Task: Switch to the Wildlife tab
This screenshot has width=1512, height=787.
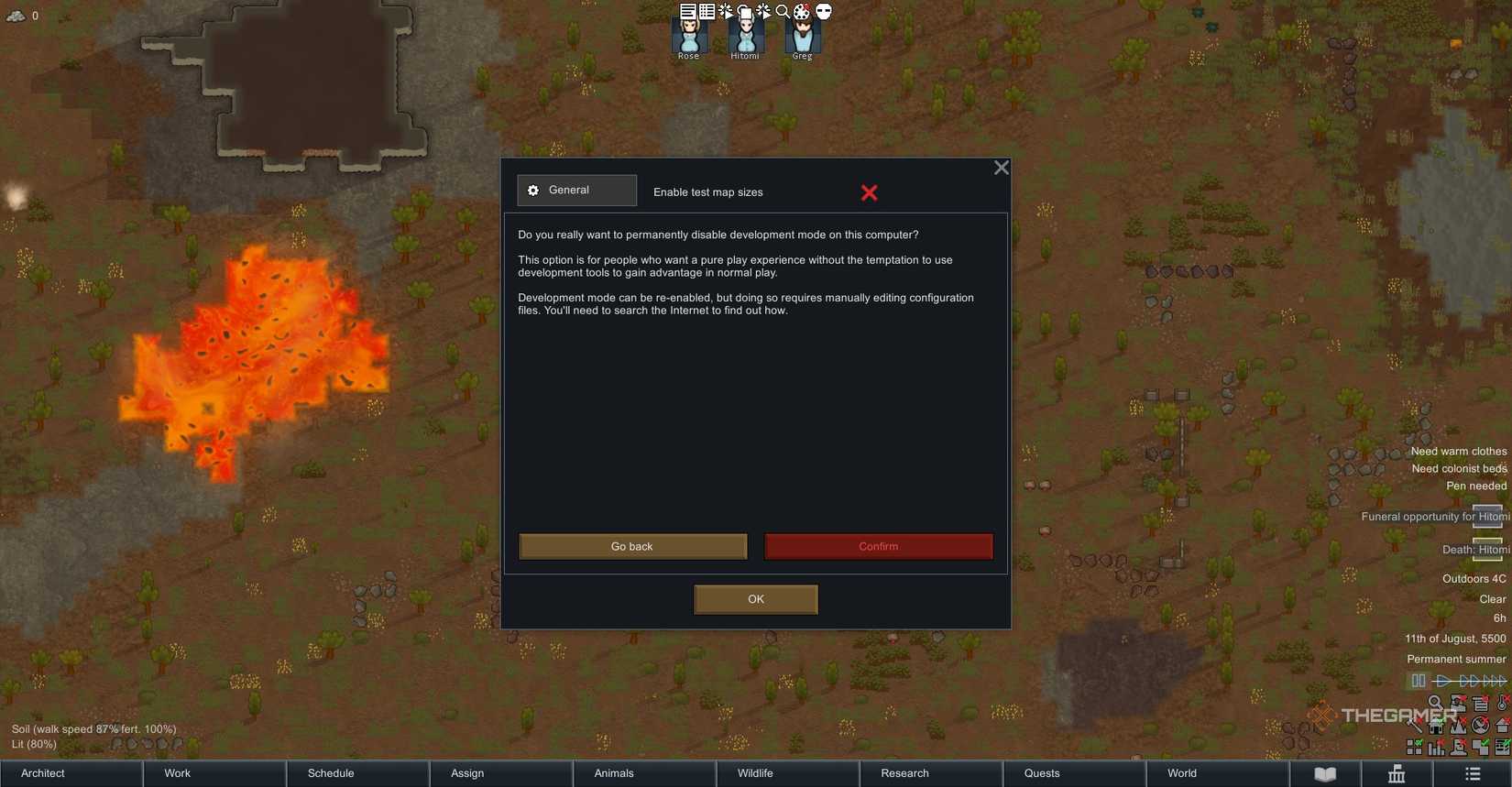Action: (754, 773)
